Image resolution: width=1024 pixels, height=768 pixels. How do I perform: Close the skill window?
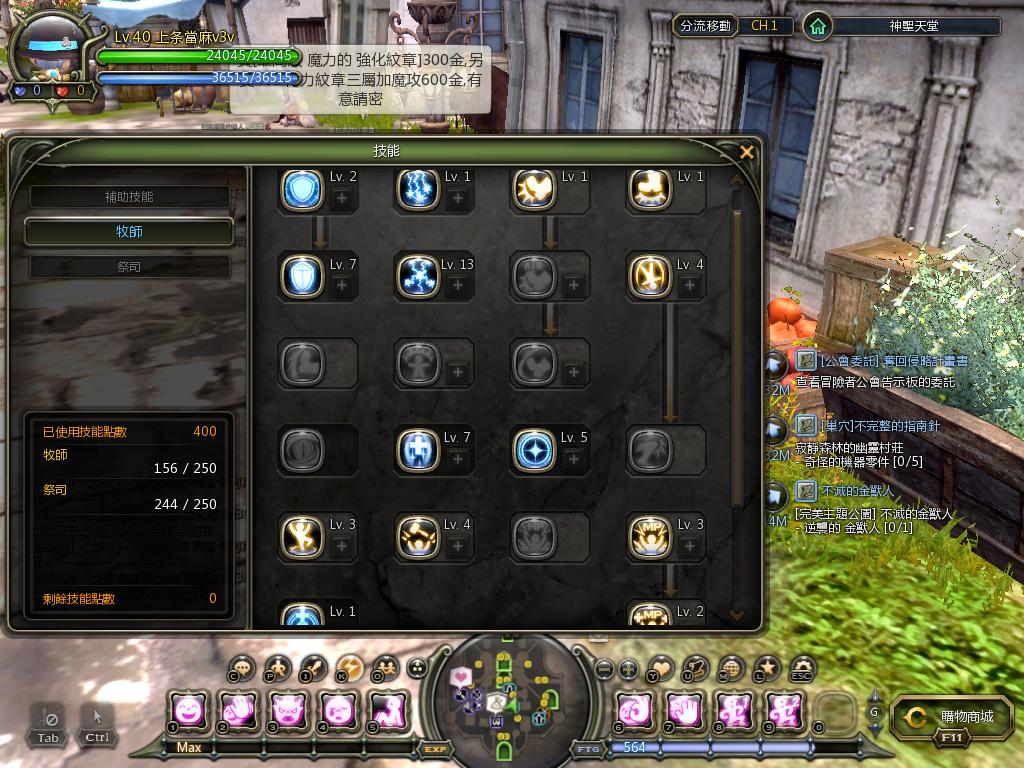pyautogui.click(x=746, y=152)
